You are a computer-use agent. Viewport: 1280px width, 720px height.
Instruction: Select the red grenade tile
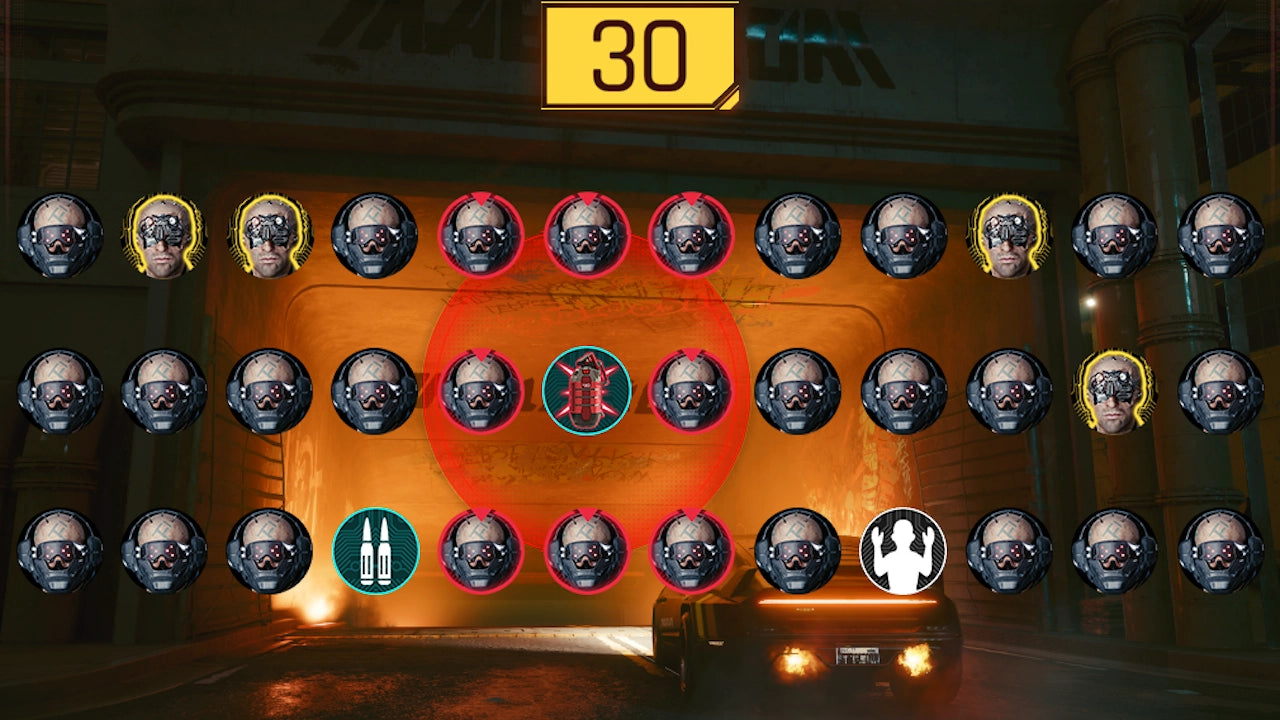pyautogui.click(x=586, y=390)
